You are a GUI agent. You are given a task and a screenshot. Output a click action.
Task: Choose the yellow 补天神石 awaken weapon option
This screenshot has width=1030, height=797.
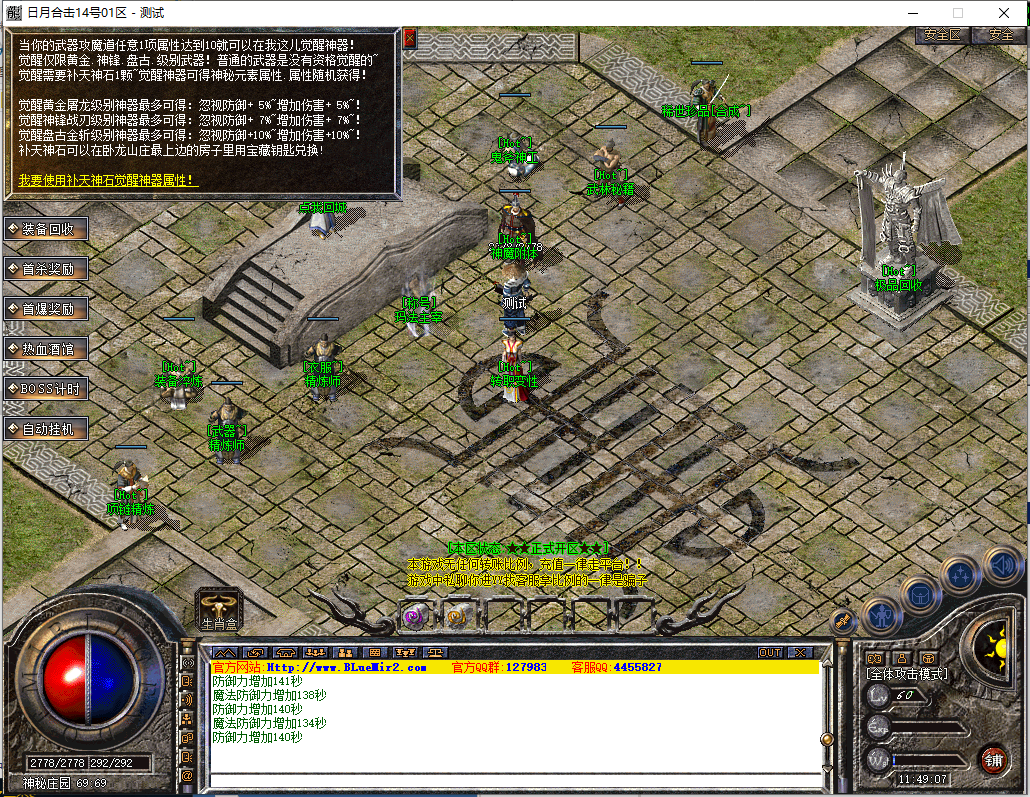[x=108, y=181]
